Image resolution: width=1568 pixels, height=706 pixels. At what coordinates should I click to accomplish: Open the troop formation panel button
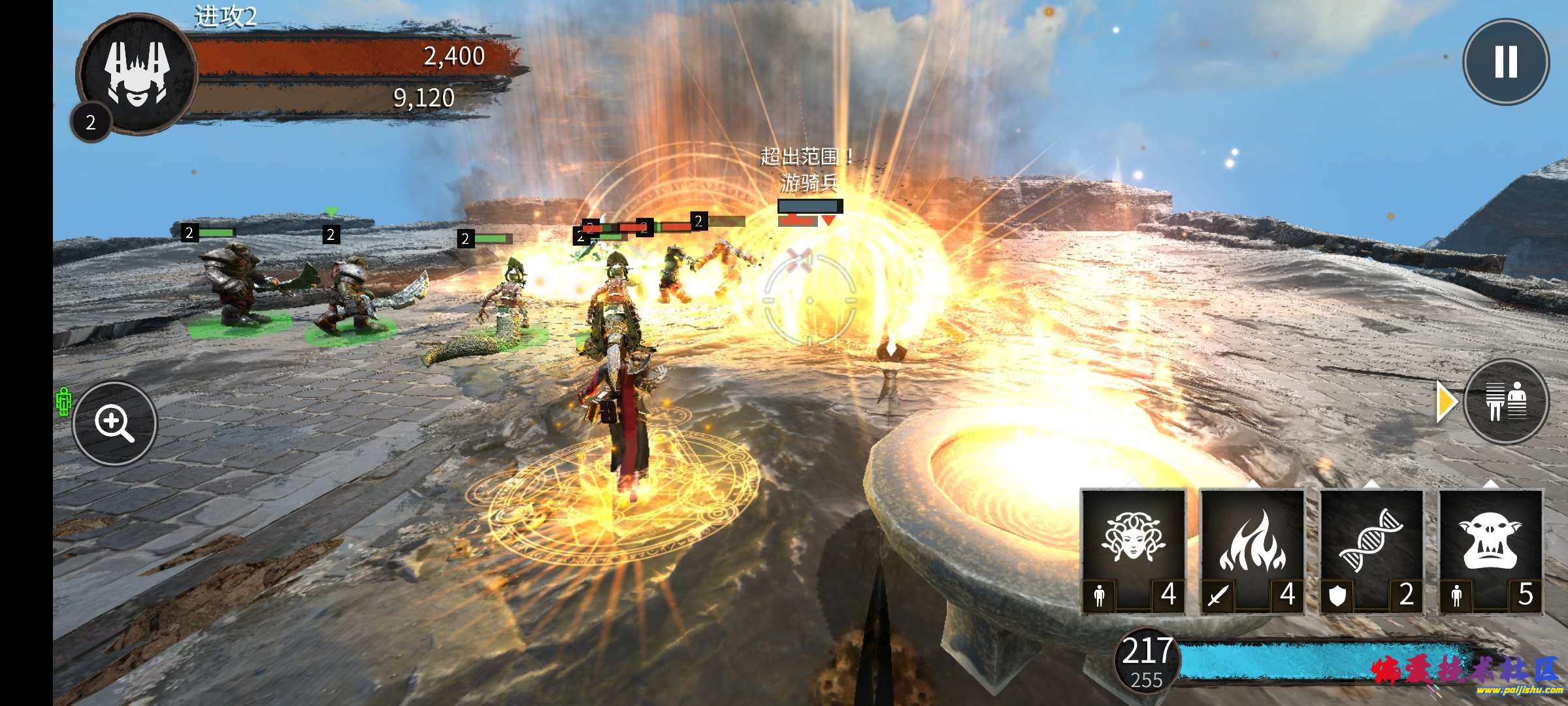(x=1507, y=401)
